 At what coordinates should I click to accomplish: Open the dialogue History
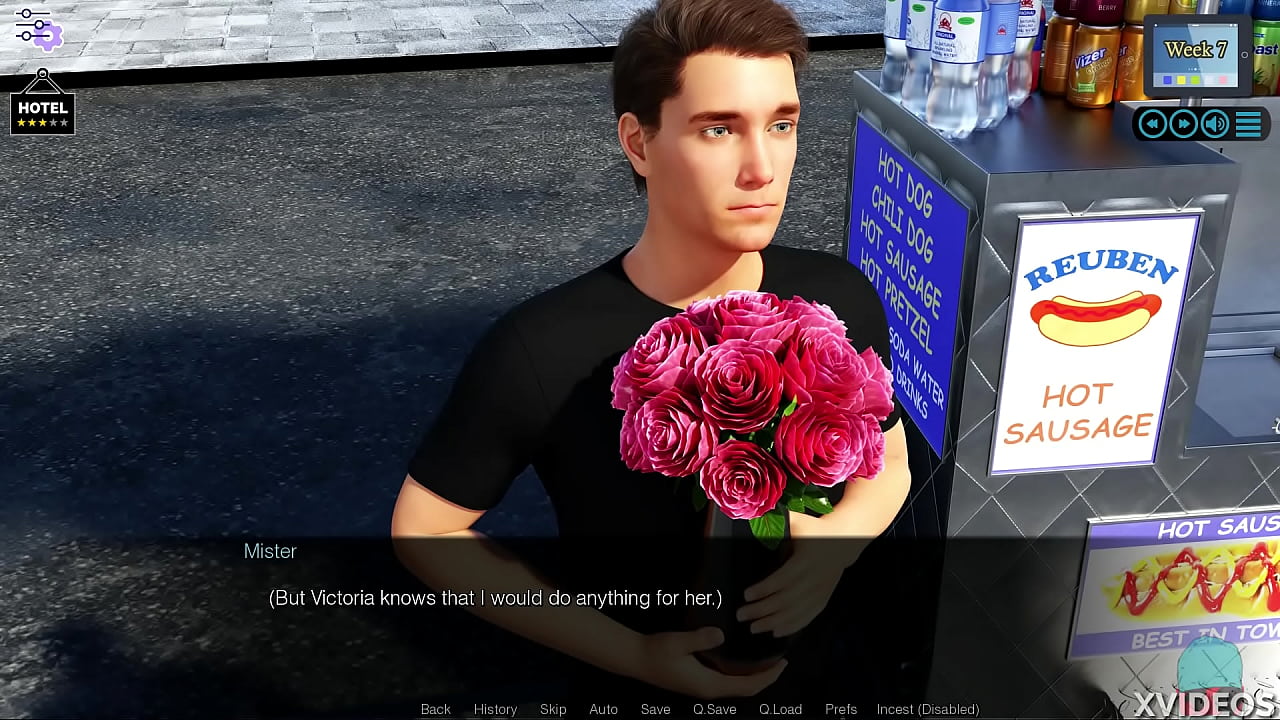click(x=495, y=709)
